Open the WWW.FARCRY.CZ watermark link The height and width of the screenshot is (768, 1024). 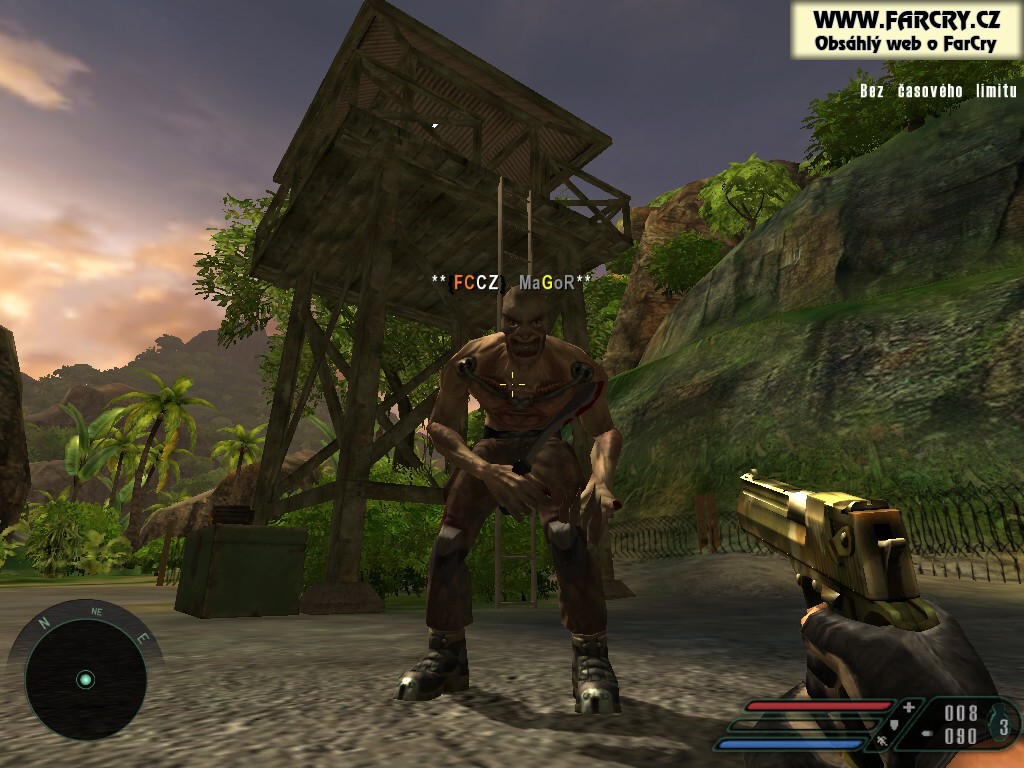906,20
